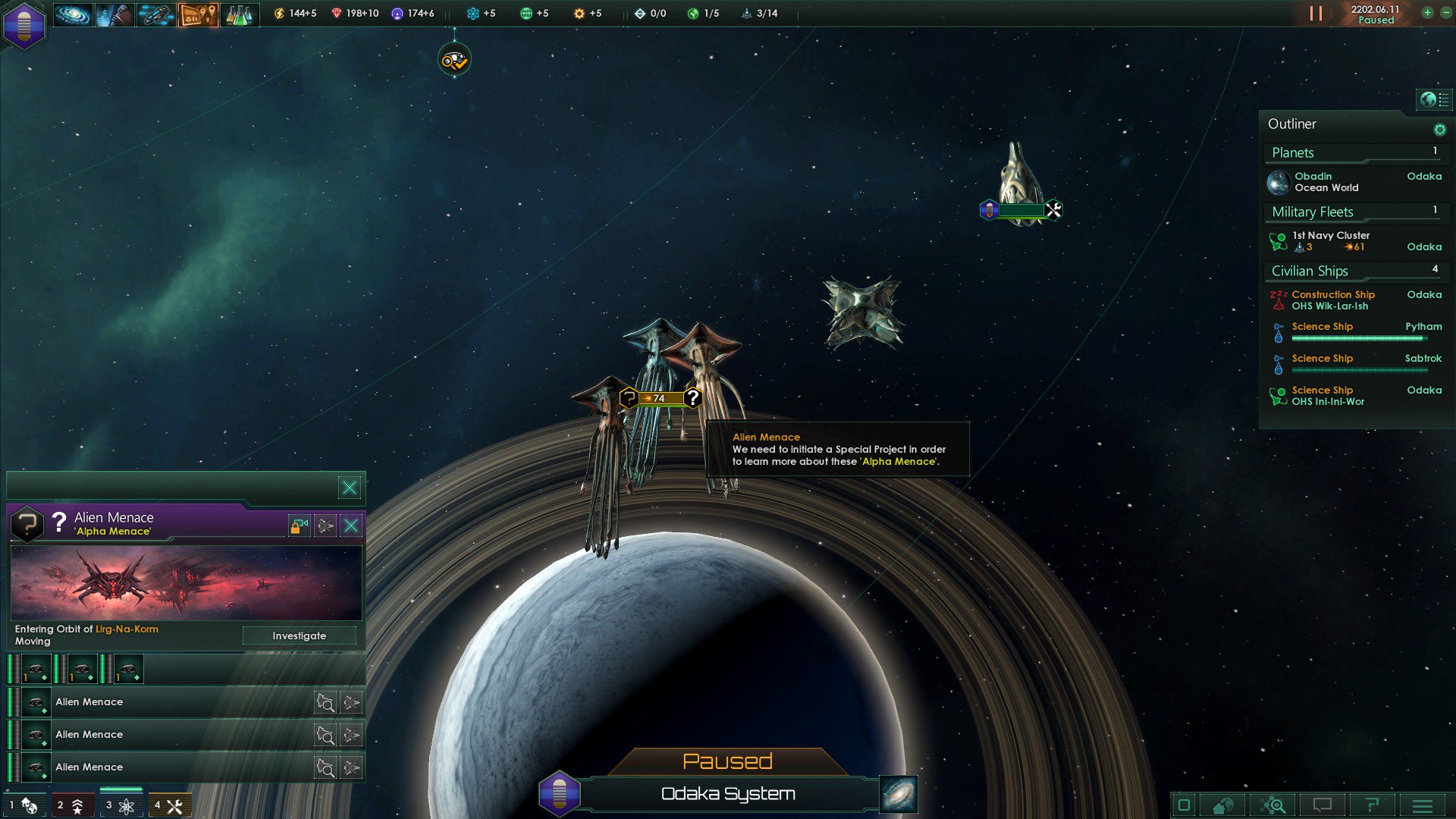Close the Alien Menace fleet panel

coord(351,526)
